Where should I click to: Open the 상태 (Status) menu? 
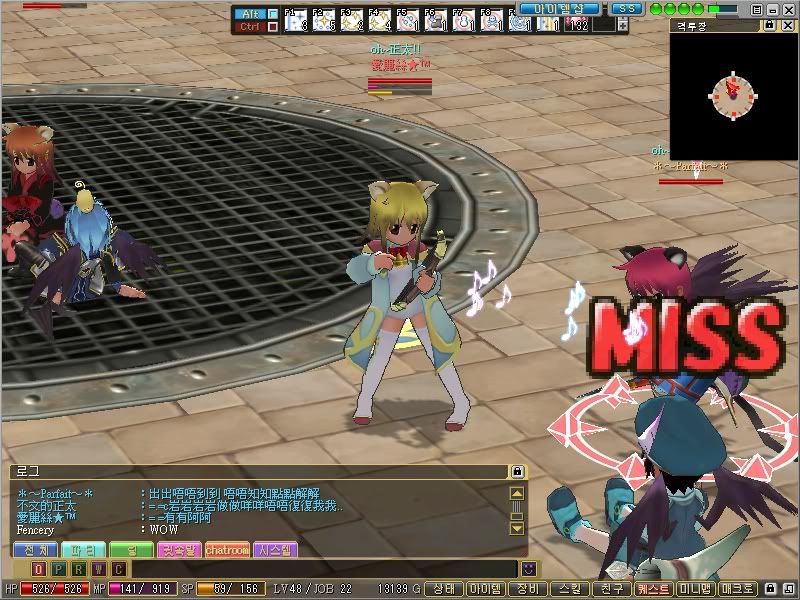pos(444,589)
